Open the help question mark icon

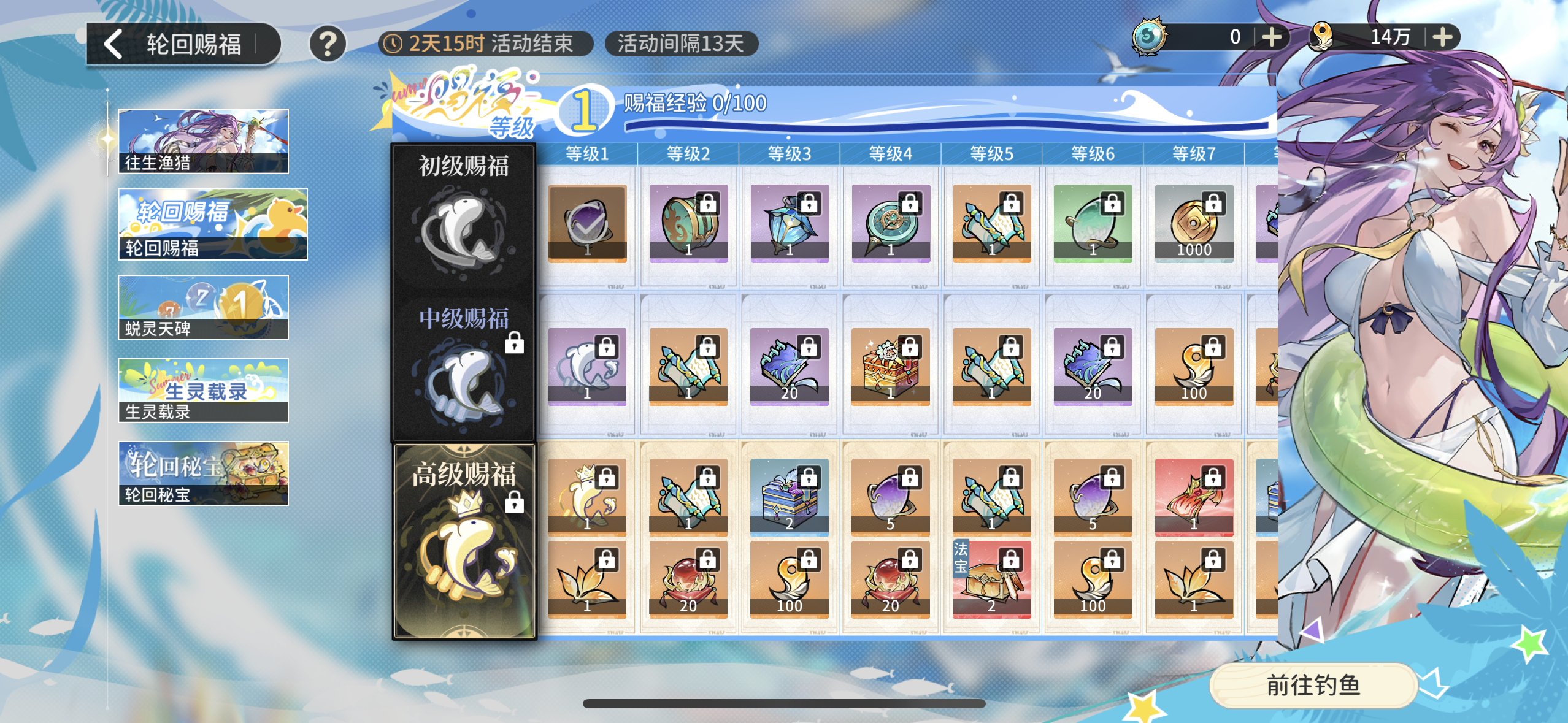[327, 43]
